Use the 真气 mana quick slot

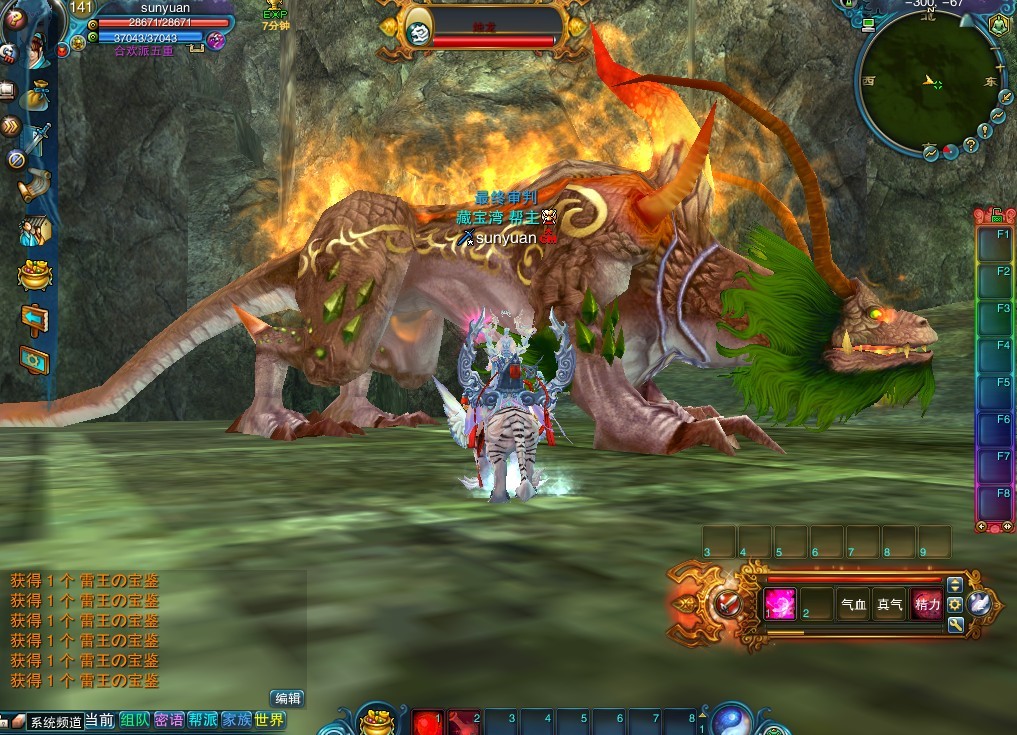pos(889,604)
